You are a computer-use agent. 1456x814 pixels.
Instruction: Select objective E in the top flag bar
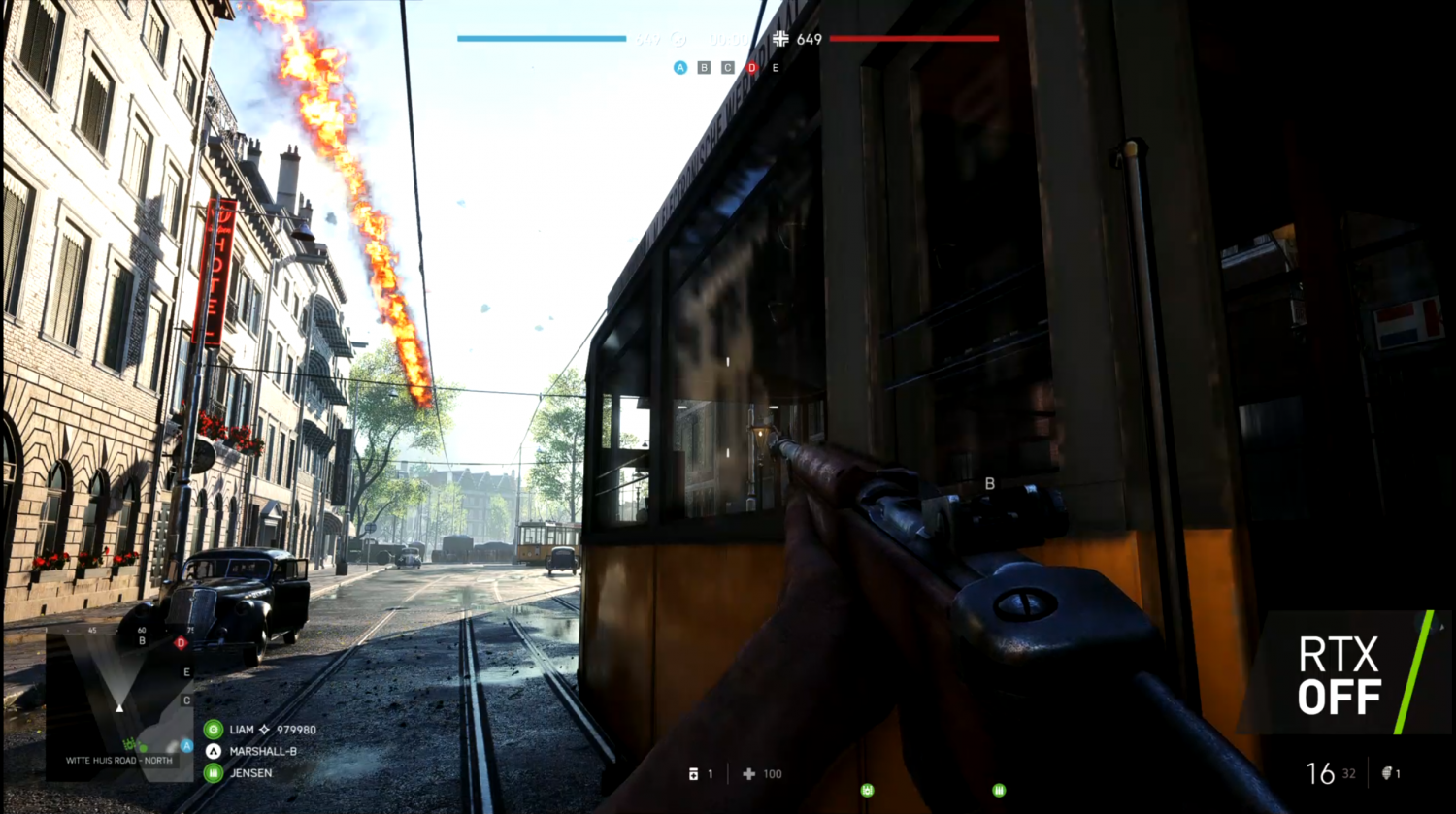pyautogui.click(x=775, y=68)
